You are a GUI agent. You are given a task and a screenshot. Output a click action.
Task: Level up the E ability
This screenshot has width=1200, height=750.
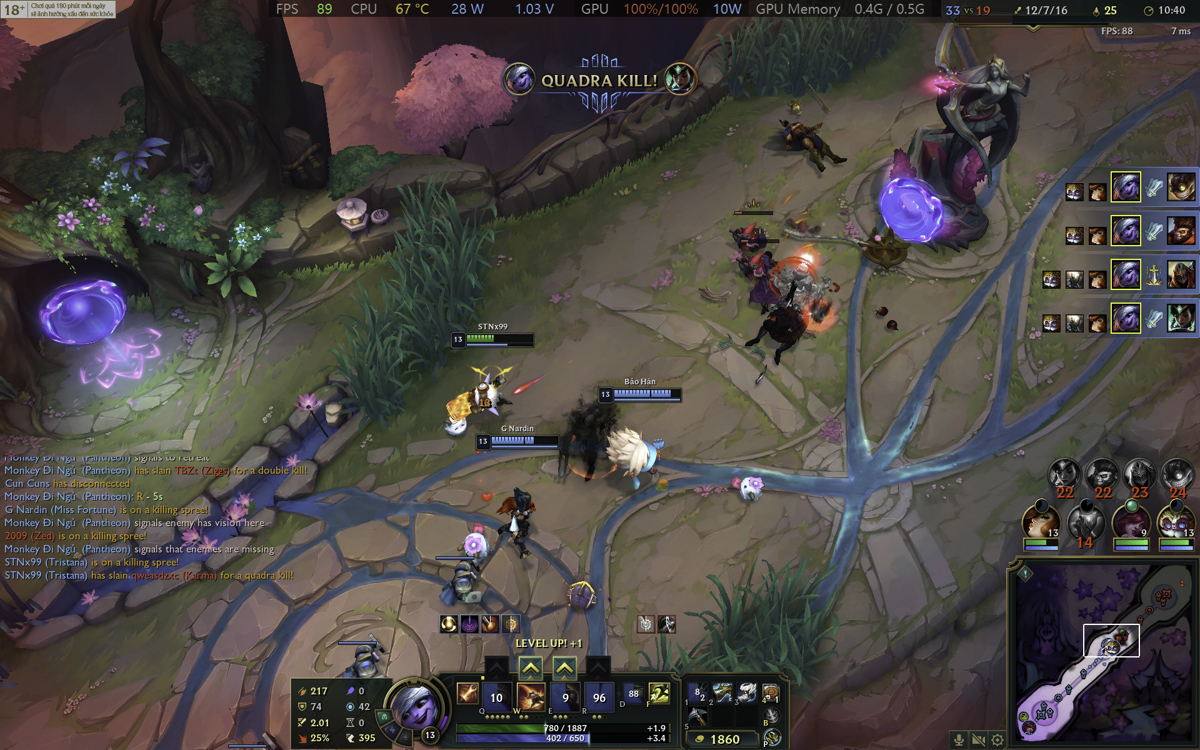tap(565, 668)
